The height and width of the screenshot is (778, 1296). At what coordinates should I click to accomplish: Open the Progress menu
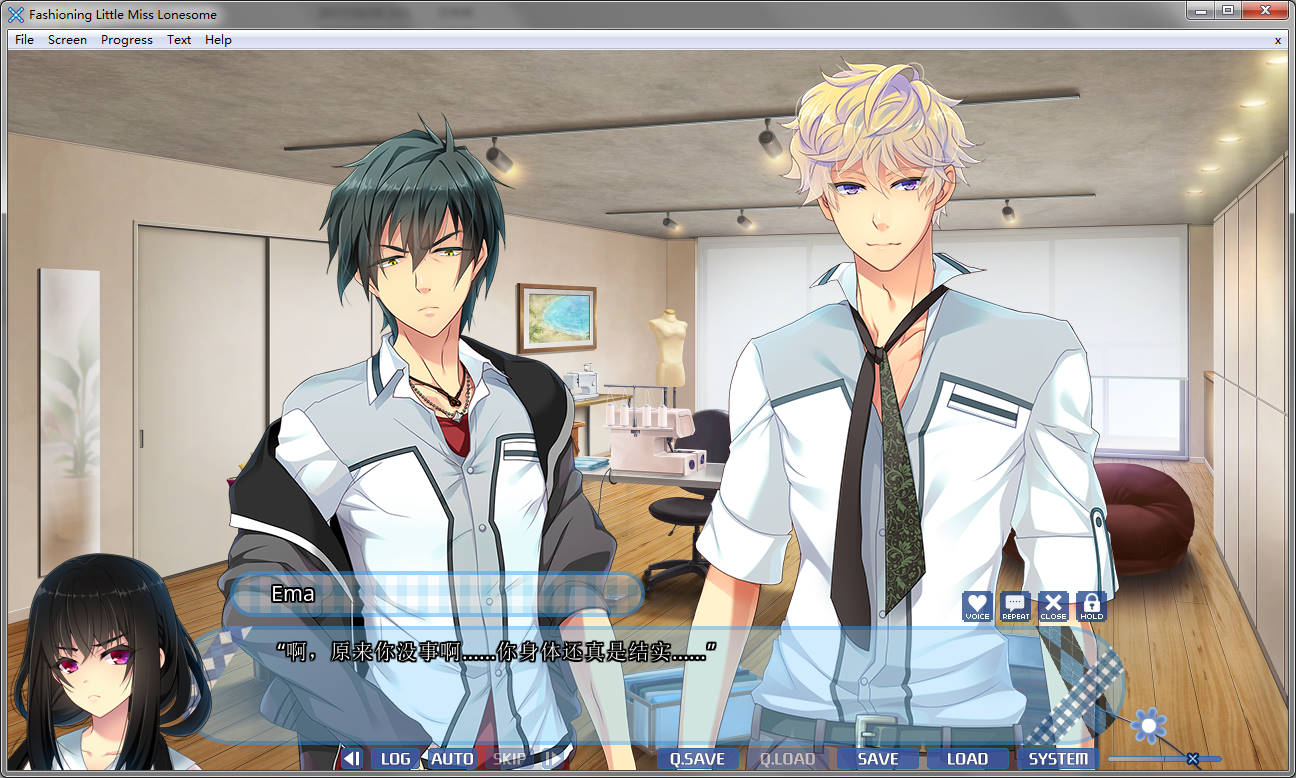(x=127, y=40)
